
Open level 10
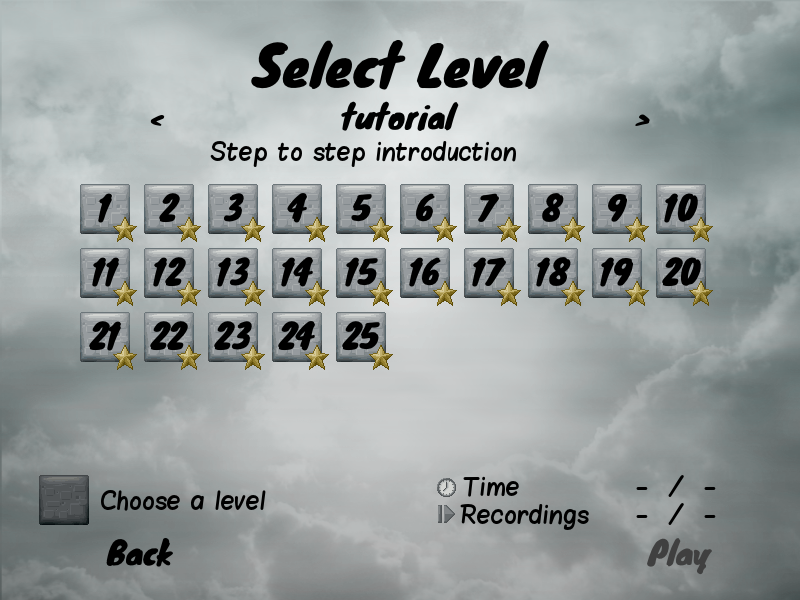click(681, 209)
